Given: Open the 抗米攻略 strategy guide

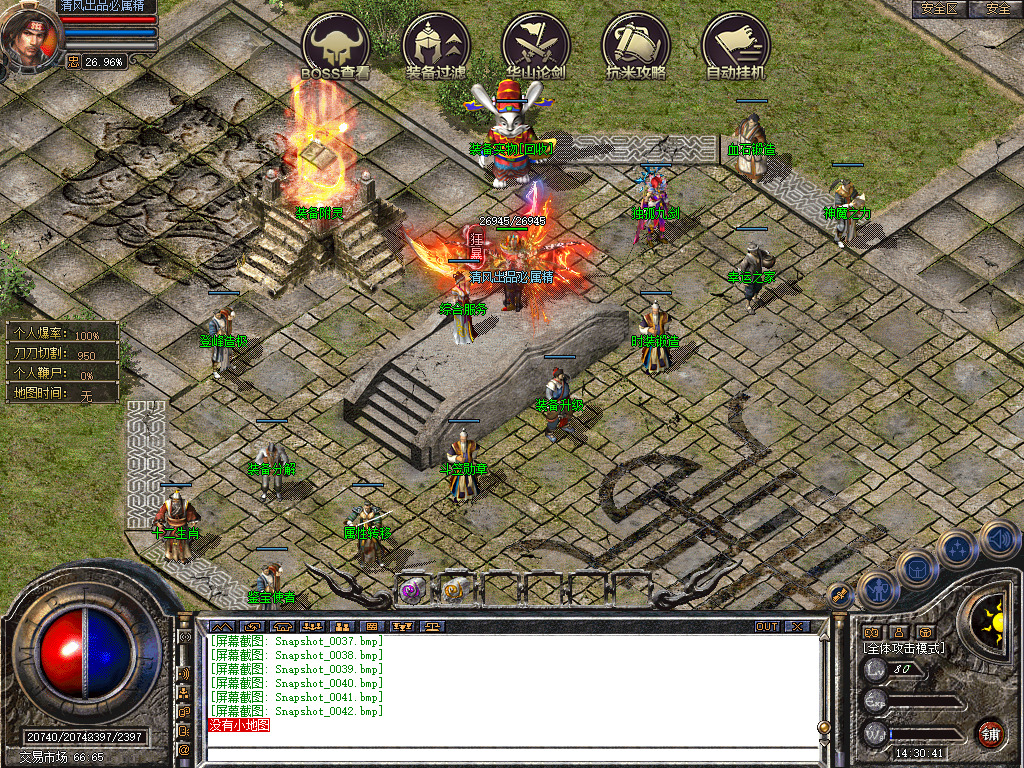Looking at the screenshot, I should pos(636,45).
